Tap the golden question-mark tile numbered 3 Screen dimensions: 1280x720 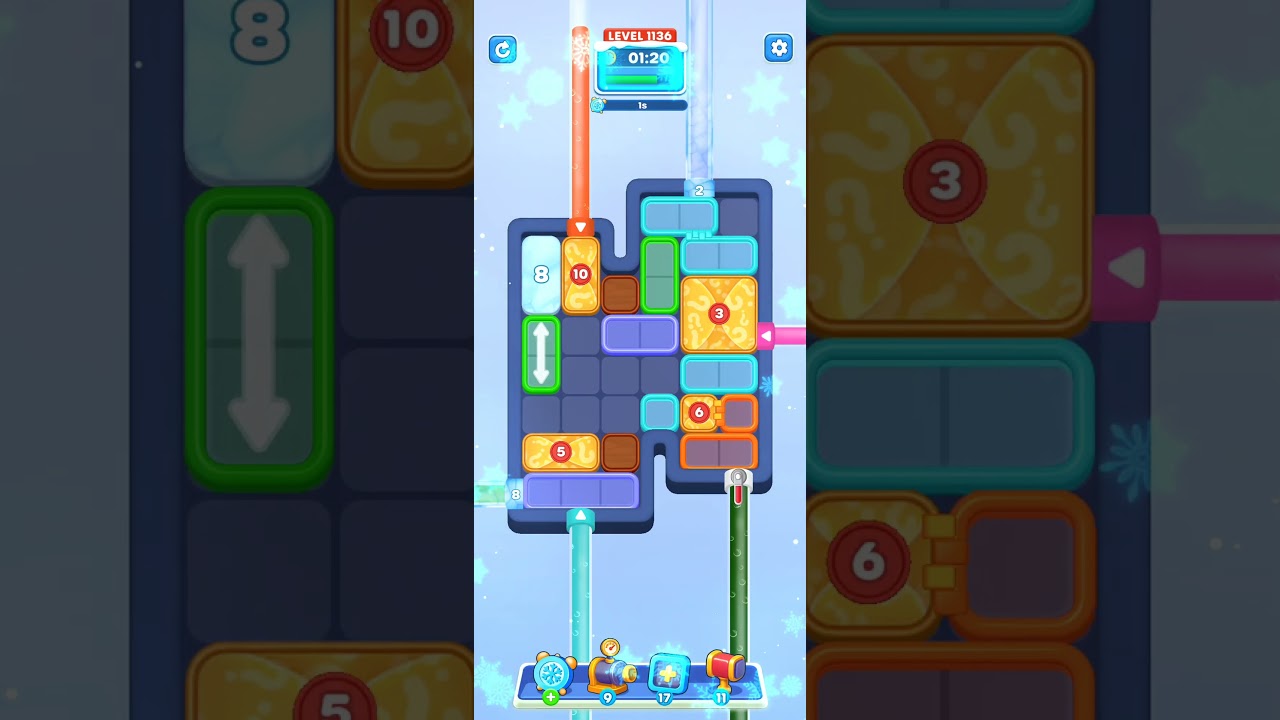click(x=718, y=314)
